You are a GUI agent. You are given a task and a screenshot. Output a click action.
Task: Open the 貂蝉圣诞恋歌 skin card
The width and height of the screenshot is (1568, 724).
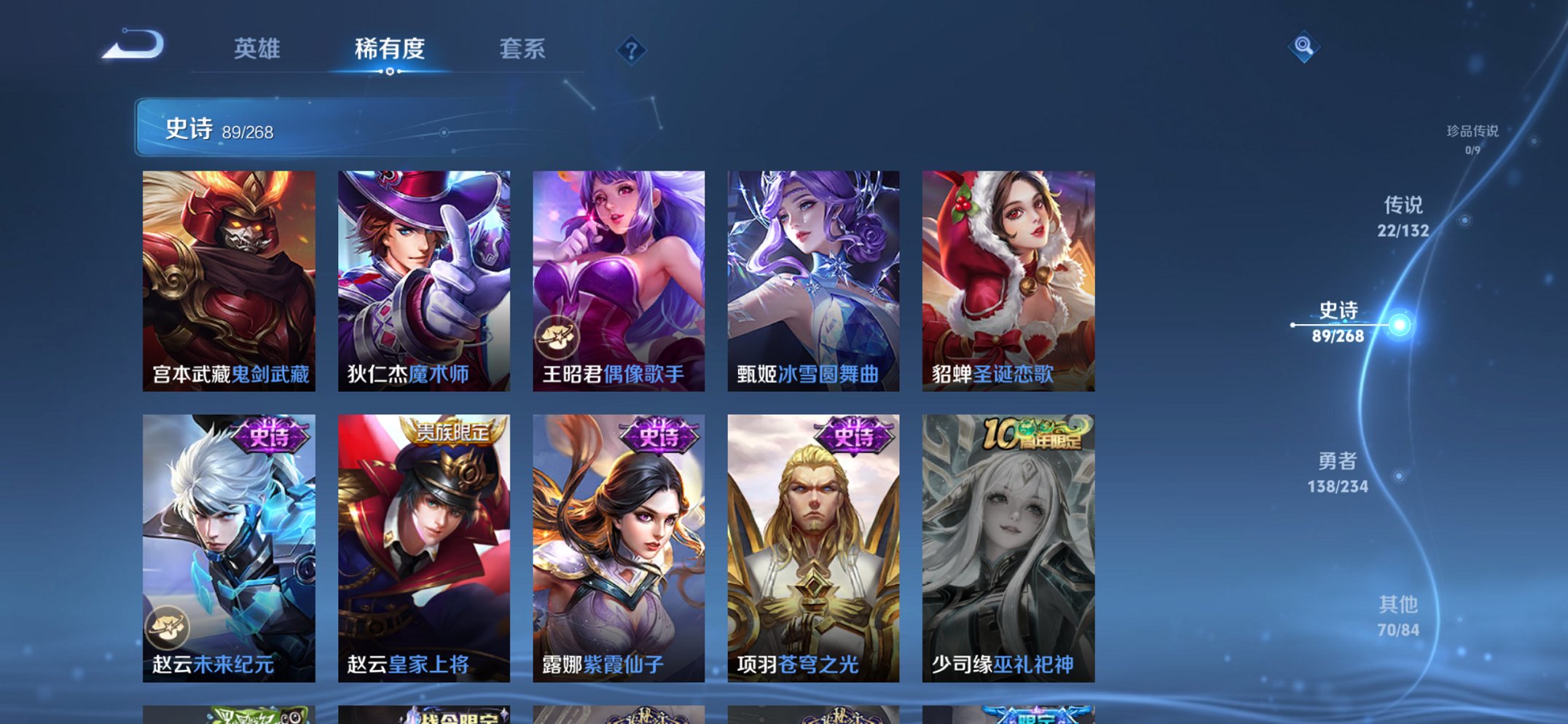(1008, 280)
